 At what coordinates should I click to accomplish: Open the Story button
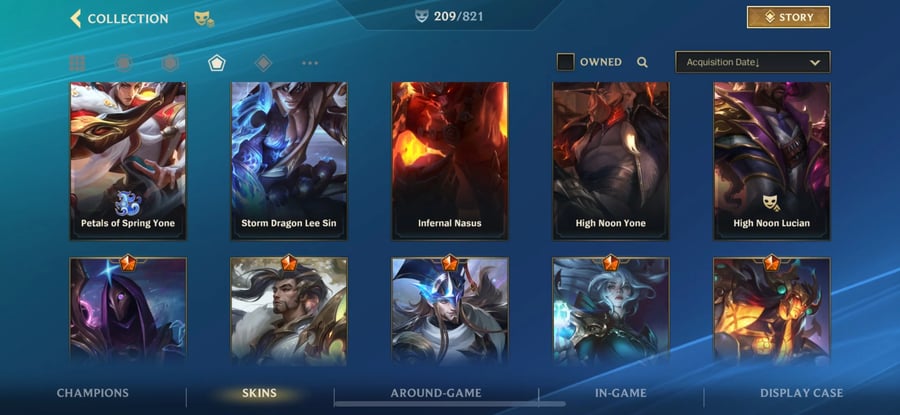tap(788, 17)
